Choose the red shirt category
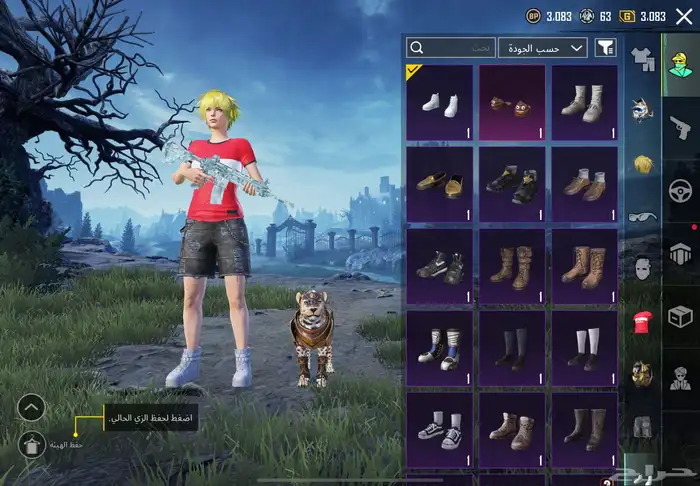Image resolution: width=700 pixels, height=486 pixels. coord(641,321)
